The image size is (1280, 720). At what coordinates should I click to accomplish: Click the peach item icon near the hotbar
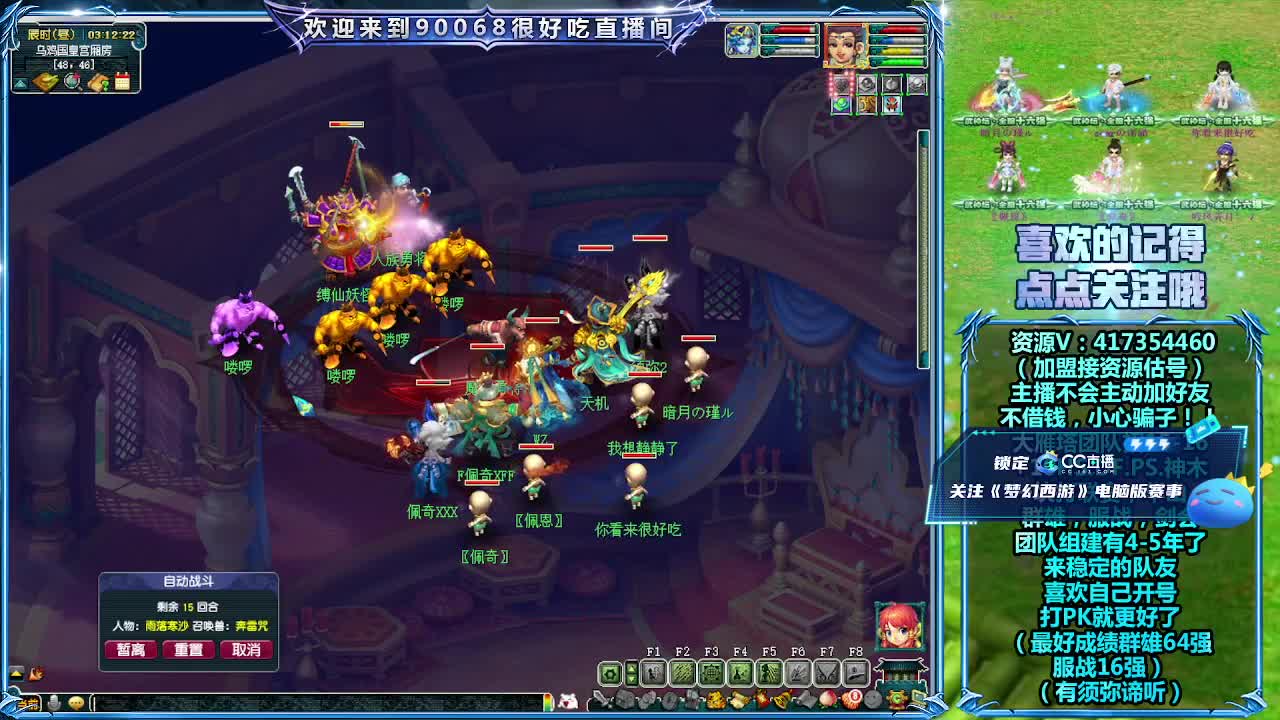[827, 699]
